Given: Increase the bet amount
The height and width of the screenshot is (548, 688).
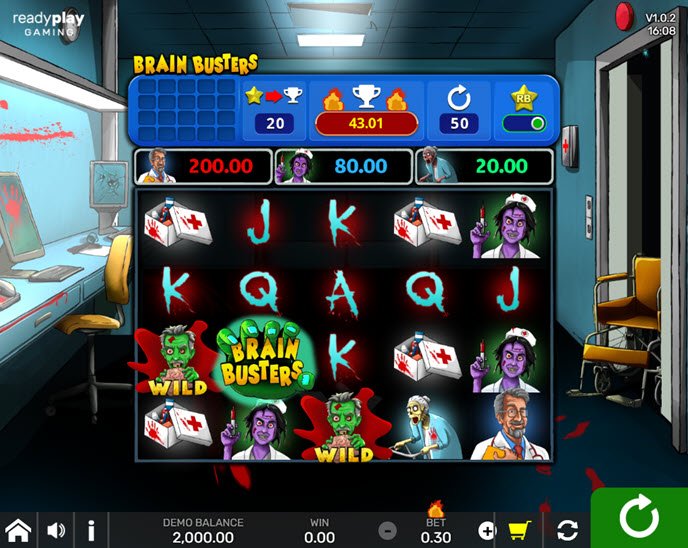Looking at the screenshot, I should point(487,530).
